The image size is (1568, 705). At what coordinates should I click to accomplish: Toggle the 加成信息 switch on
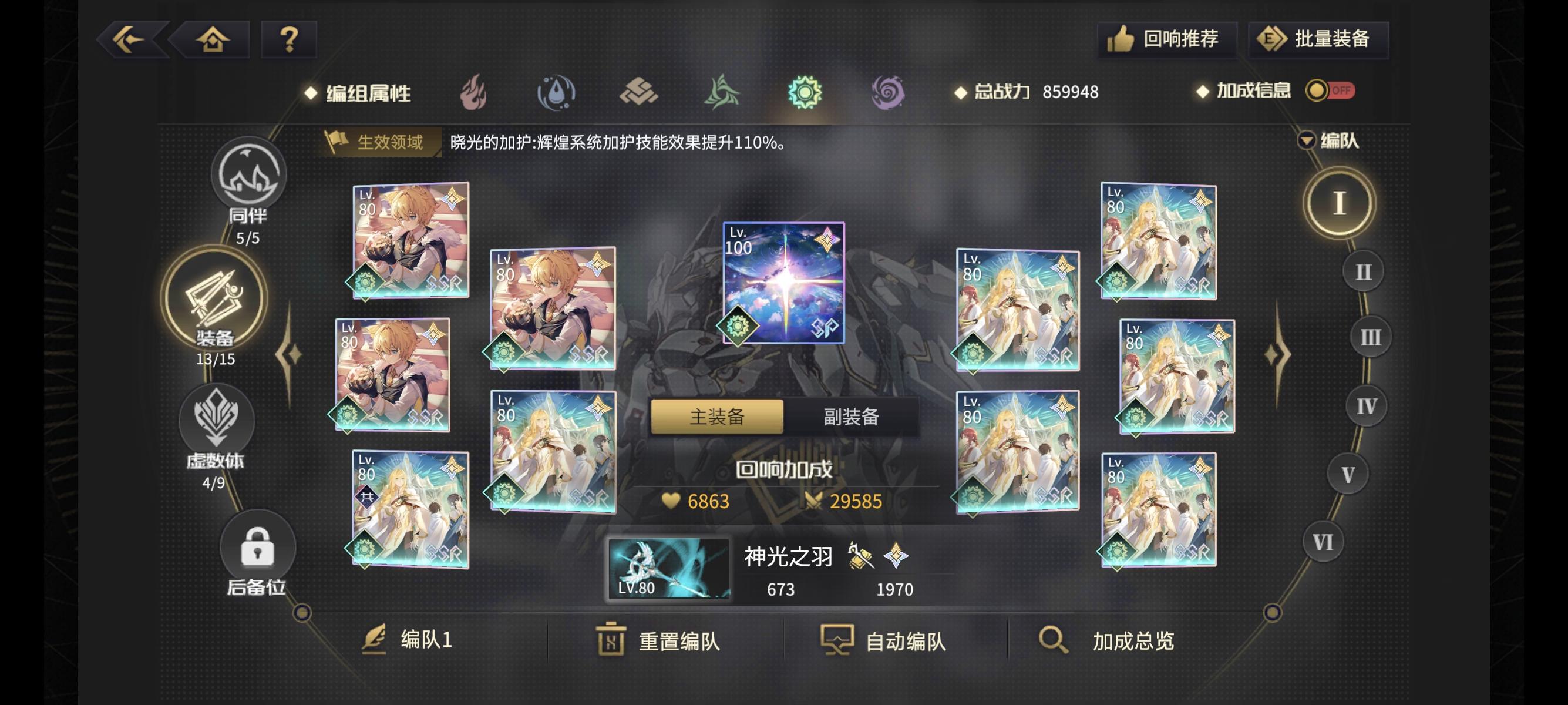click(1330, 91)
